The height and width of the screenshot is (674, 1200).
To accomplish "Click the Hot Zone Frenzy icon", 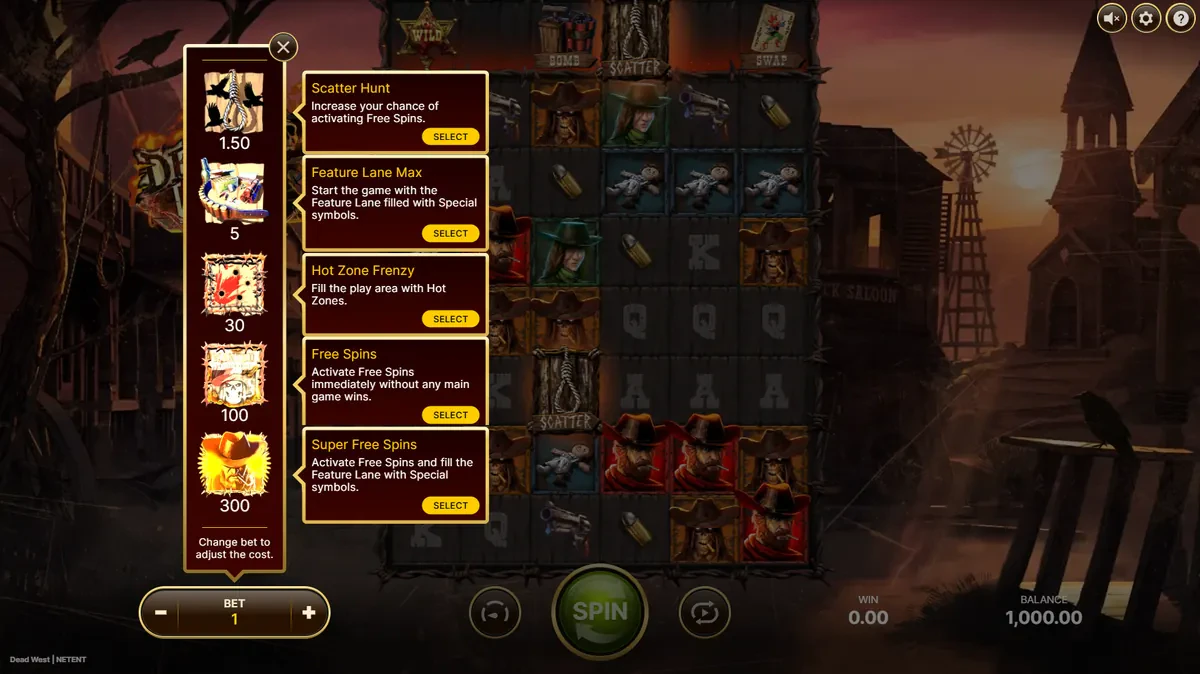I will click(x=234, y=284).
